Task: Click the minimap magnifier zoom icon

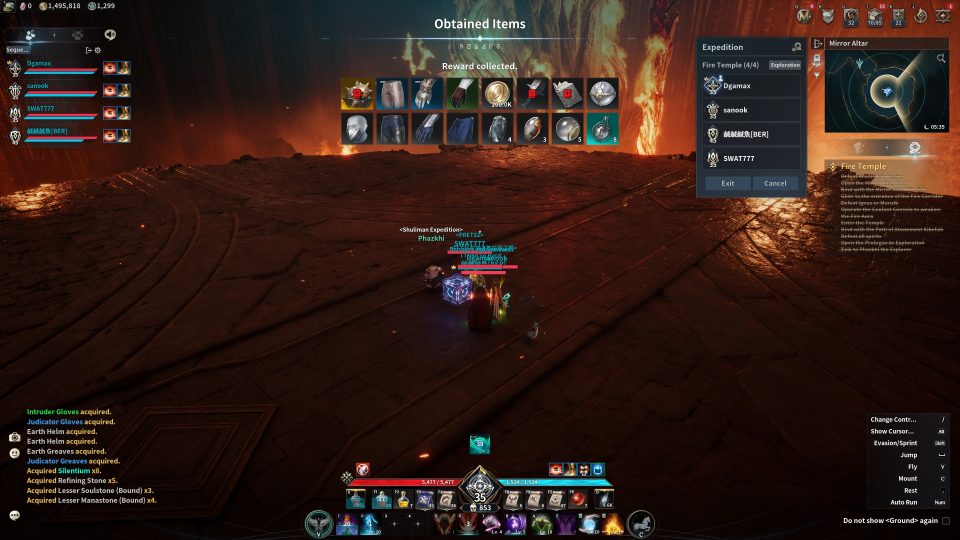Action: click(941, 59)
